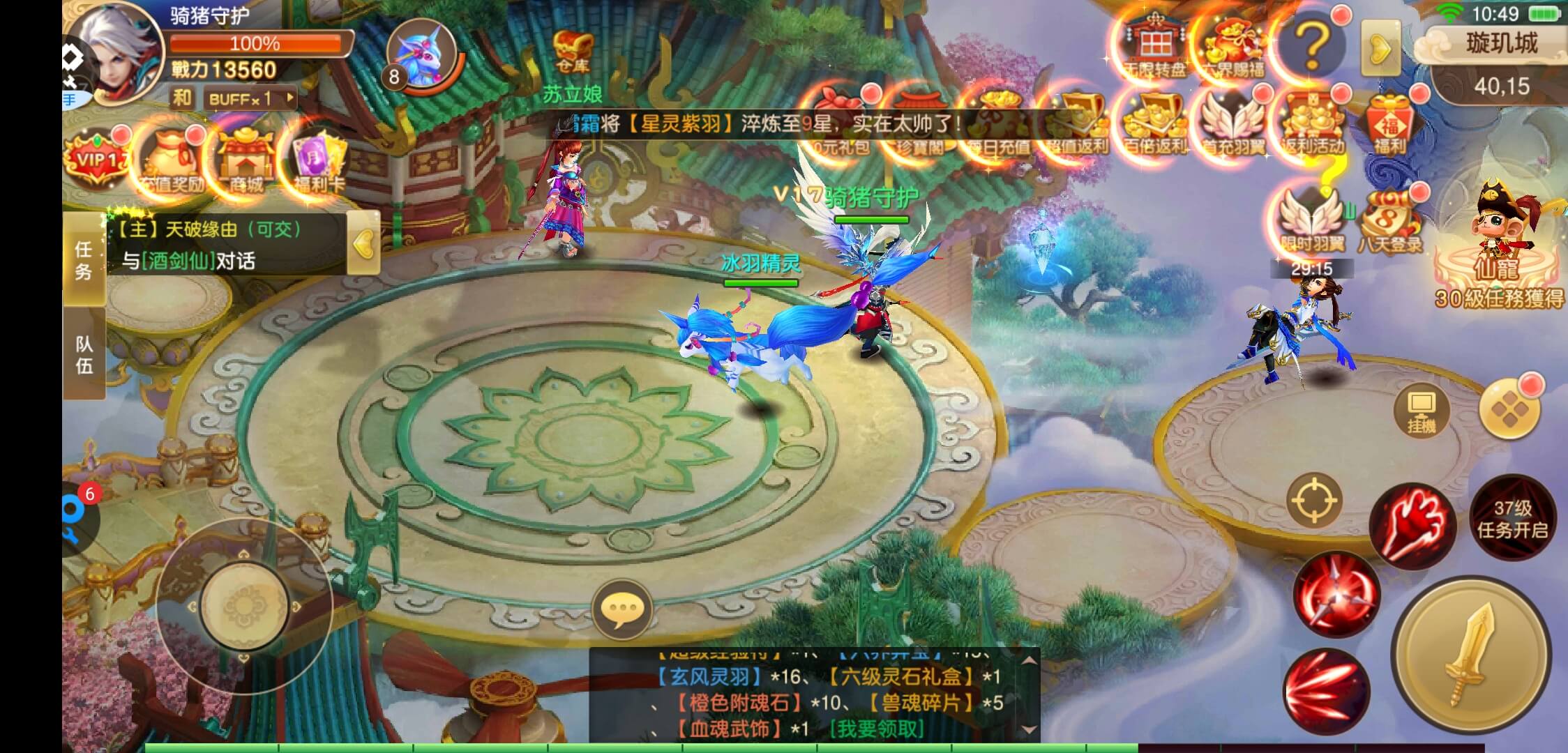Expand the BUFF×1 list
Screen dimensions: 1568x753
point(250,99)
